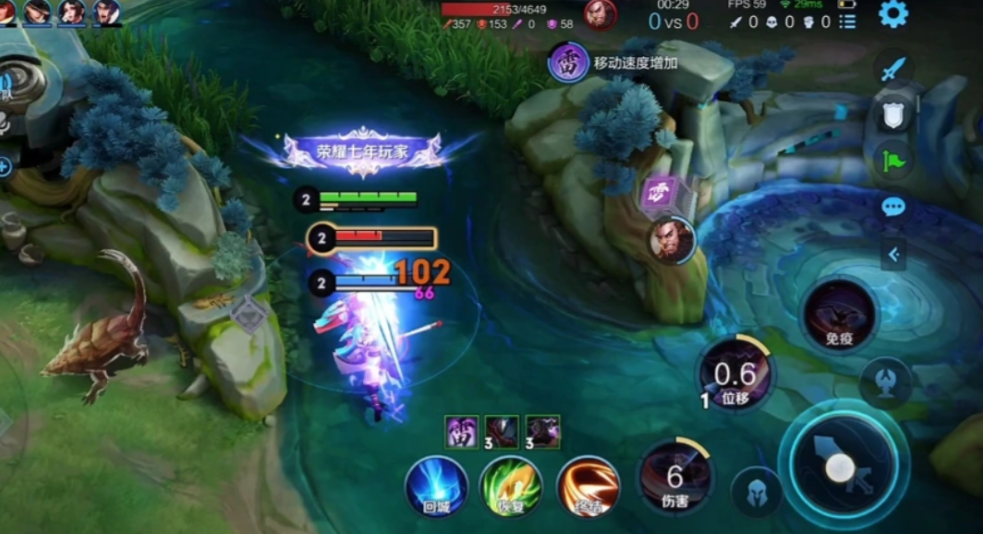Use the 位移 dash skill
The image size is (983, 534).
(x=735, y=376)
